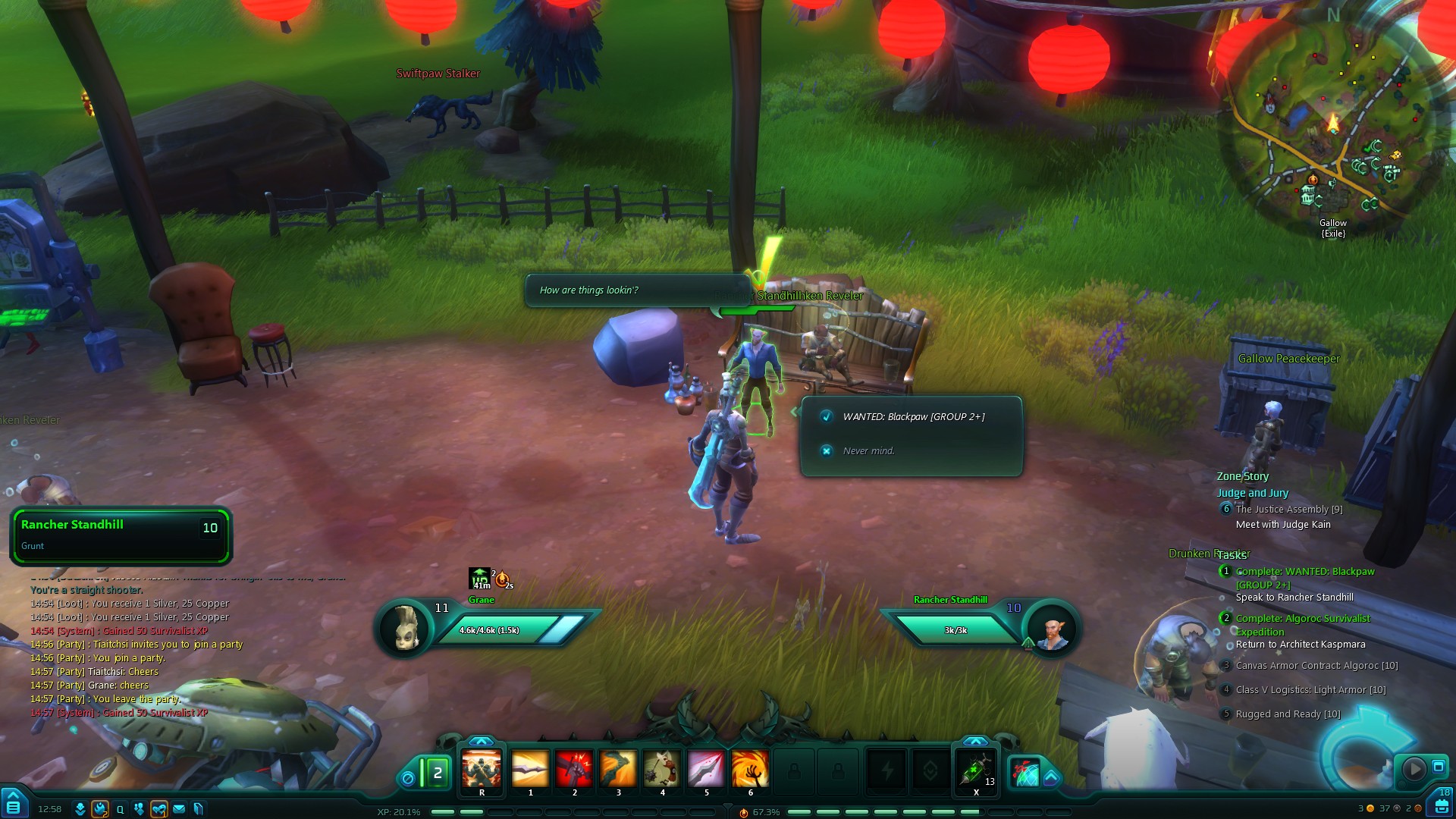Use the fiery hand ability in slot 6
The image size is (1456, 819).
coord(750,770)
